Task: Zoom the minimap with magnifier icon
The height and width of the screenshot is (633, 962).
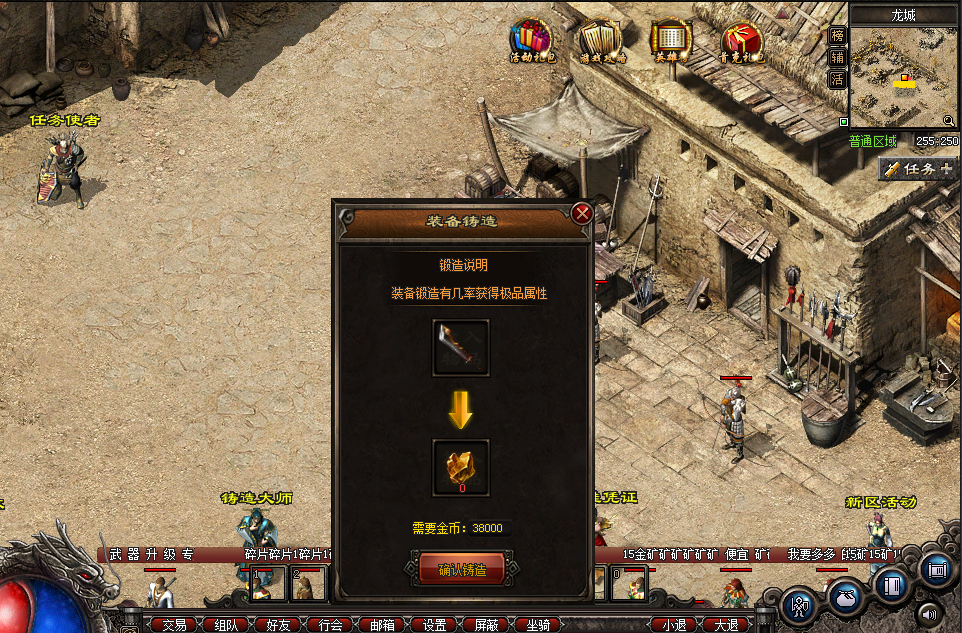Action: pyautogui.click(x=949, y=122)
